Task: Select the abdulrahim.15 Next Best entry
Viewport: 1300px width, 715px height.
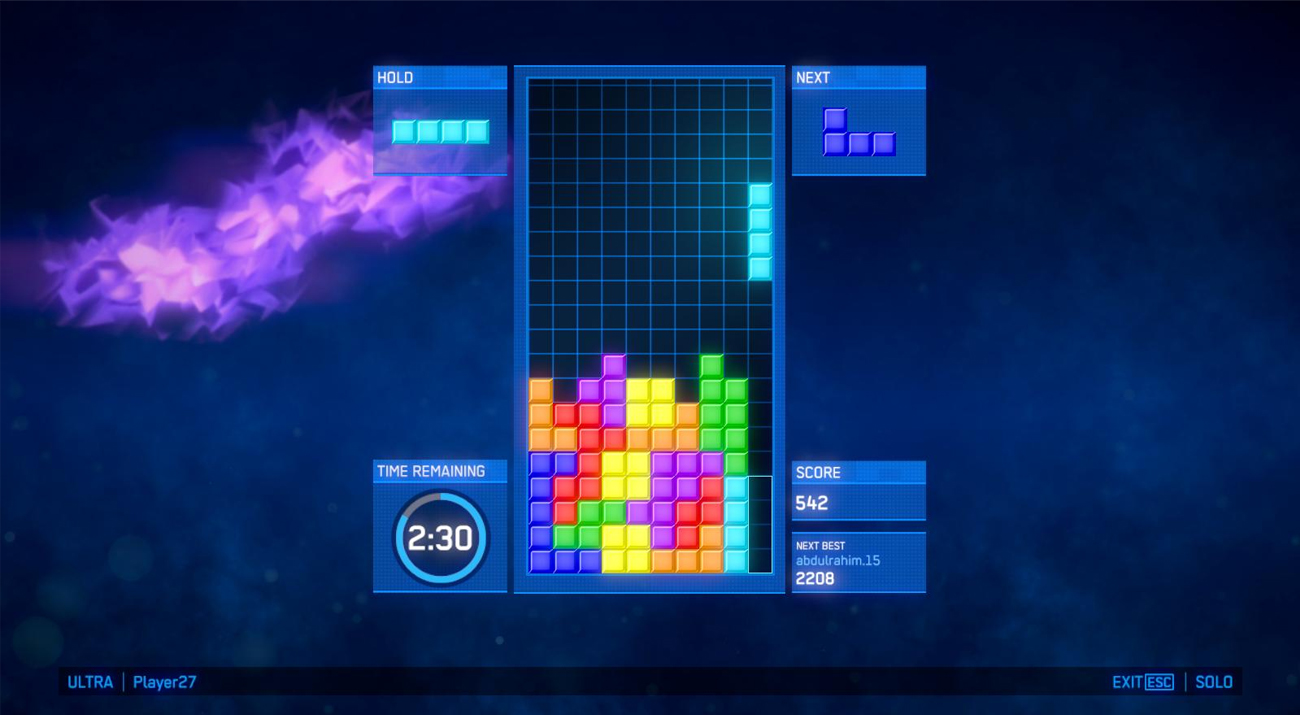Action: click(838, 561)
